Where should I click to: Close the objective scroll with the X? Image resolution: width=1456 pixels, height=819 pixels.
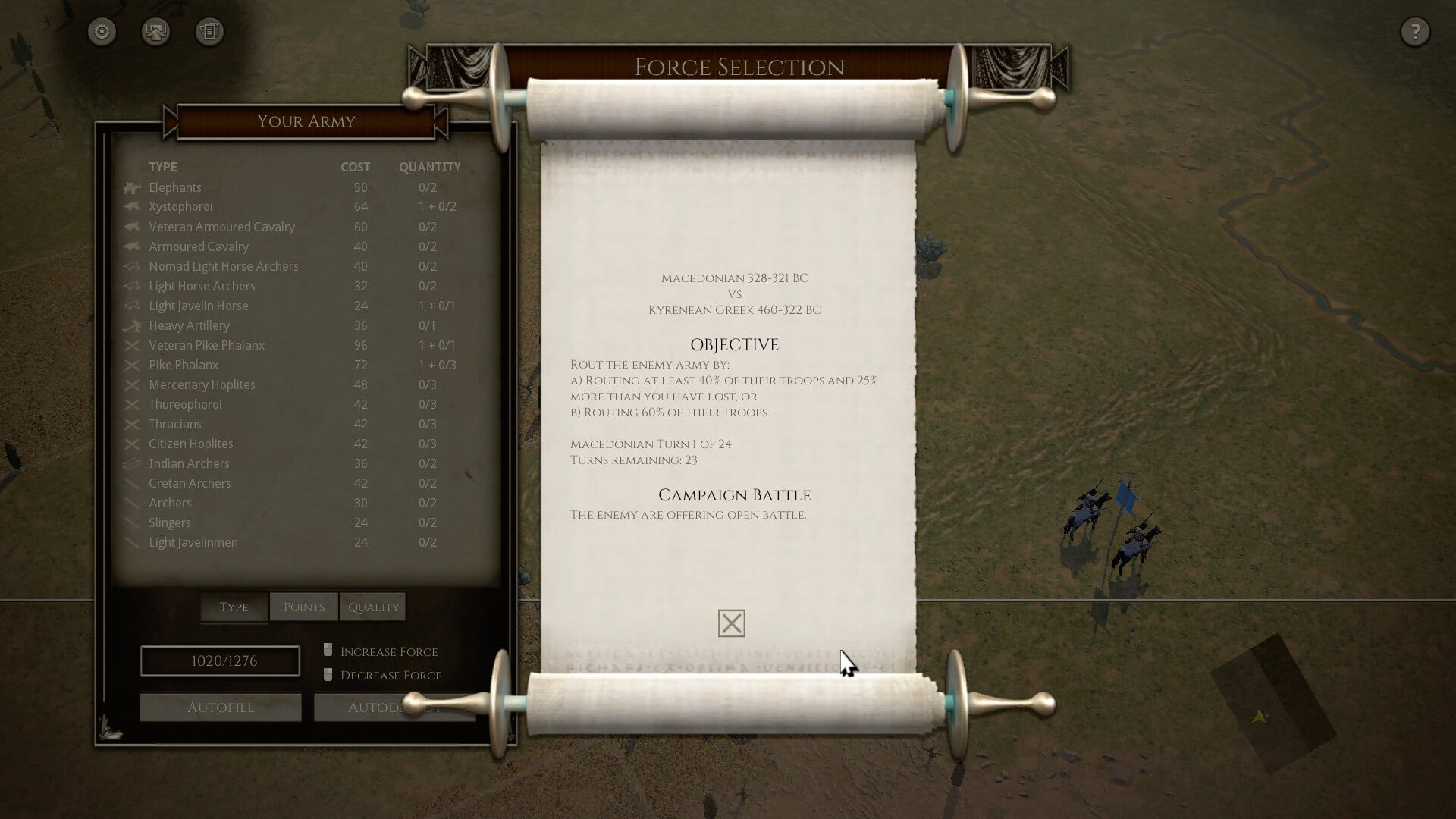tap(731, 623)
